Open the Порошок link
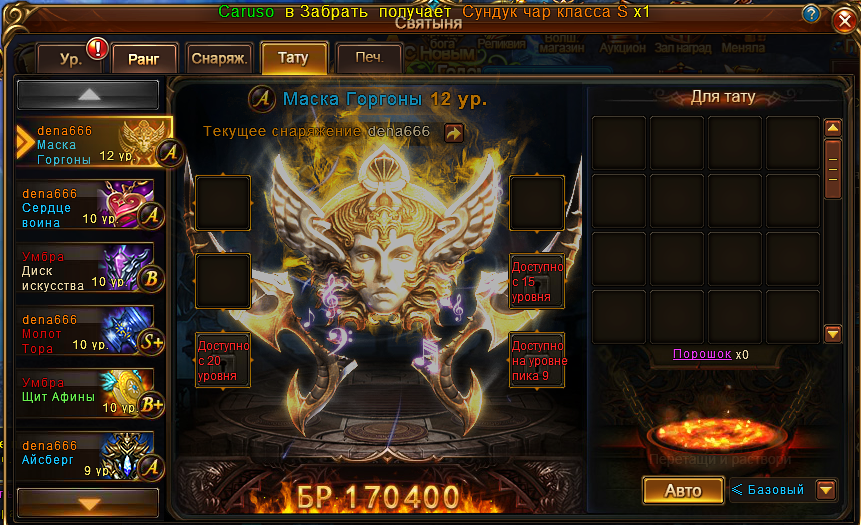Image resolution: width=861 pixels, height=525 pixels. coord(704,354)
